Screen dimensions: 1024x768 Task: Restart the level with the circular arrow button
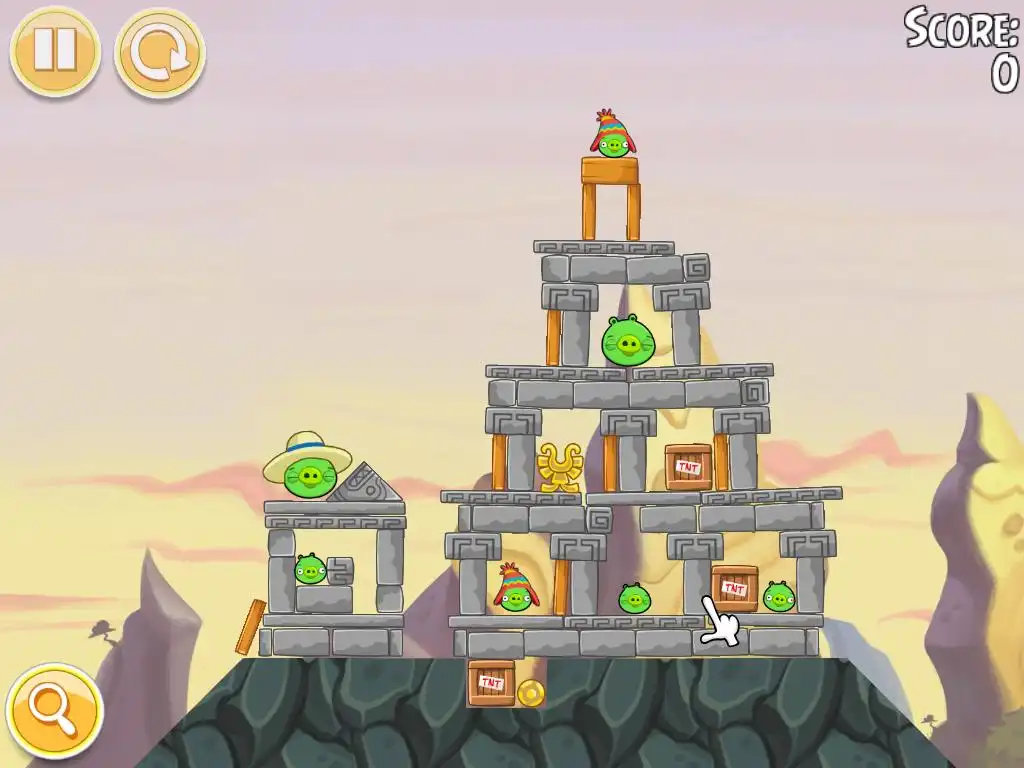(160, 53)
